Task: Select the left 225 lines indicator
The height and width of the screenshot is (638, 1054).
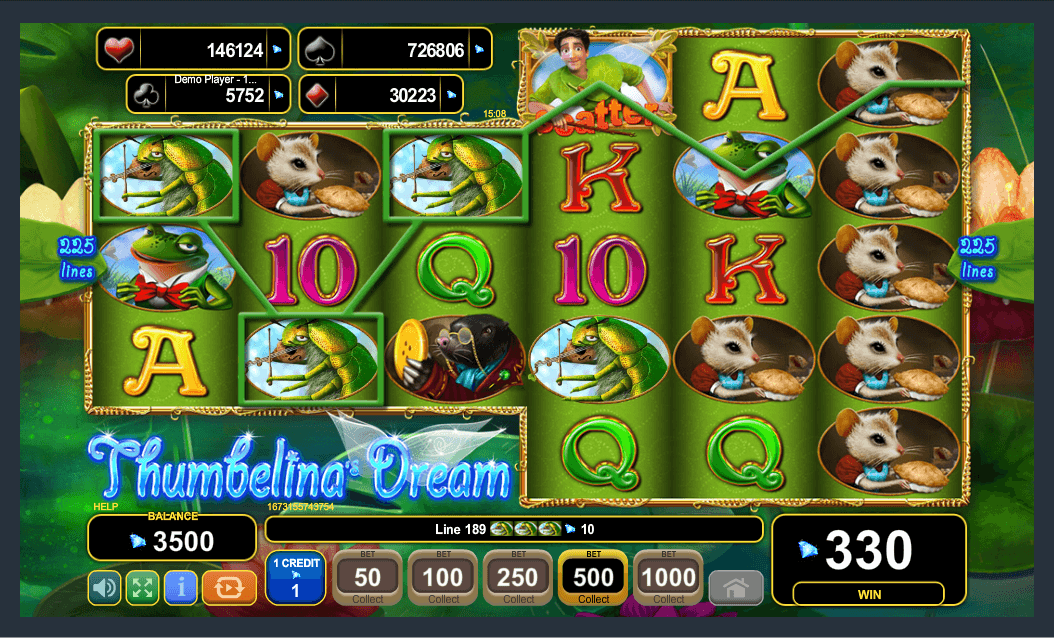Action: pyautogui.click(x=76, y=258)
